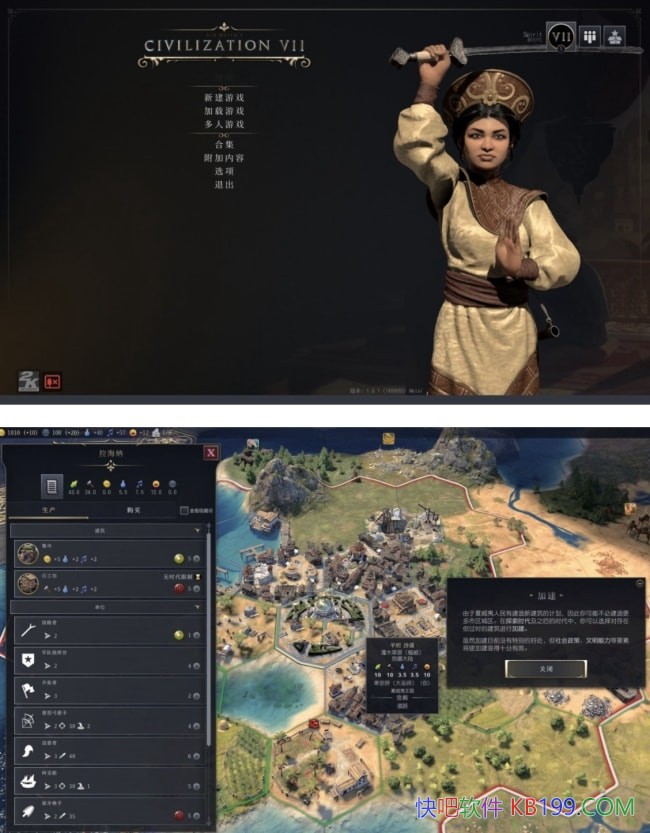Screen dimensions: 650x833
Task: Start a new game (新建游戏)
Action: [x=224, y=97]
